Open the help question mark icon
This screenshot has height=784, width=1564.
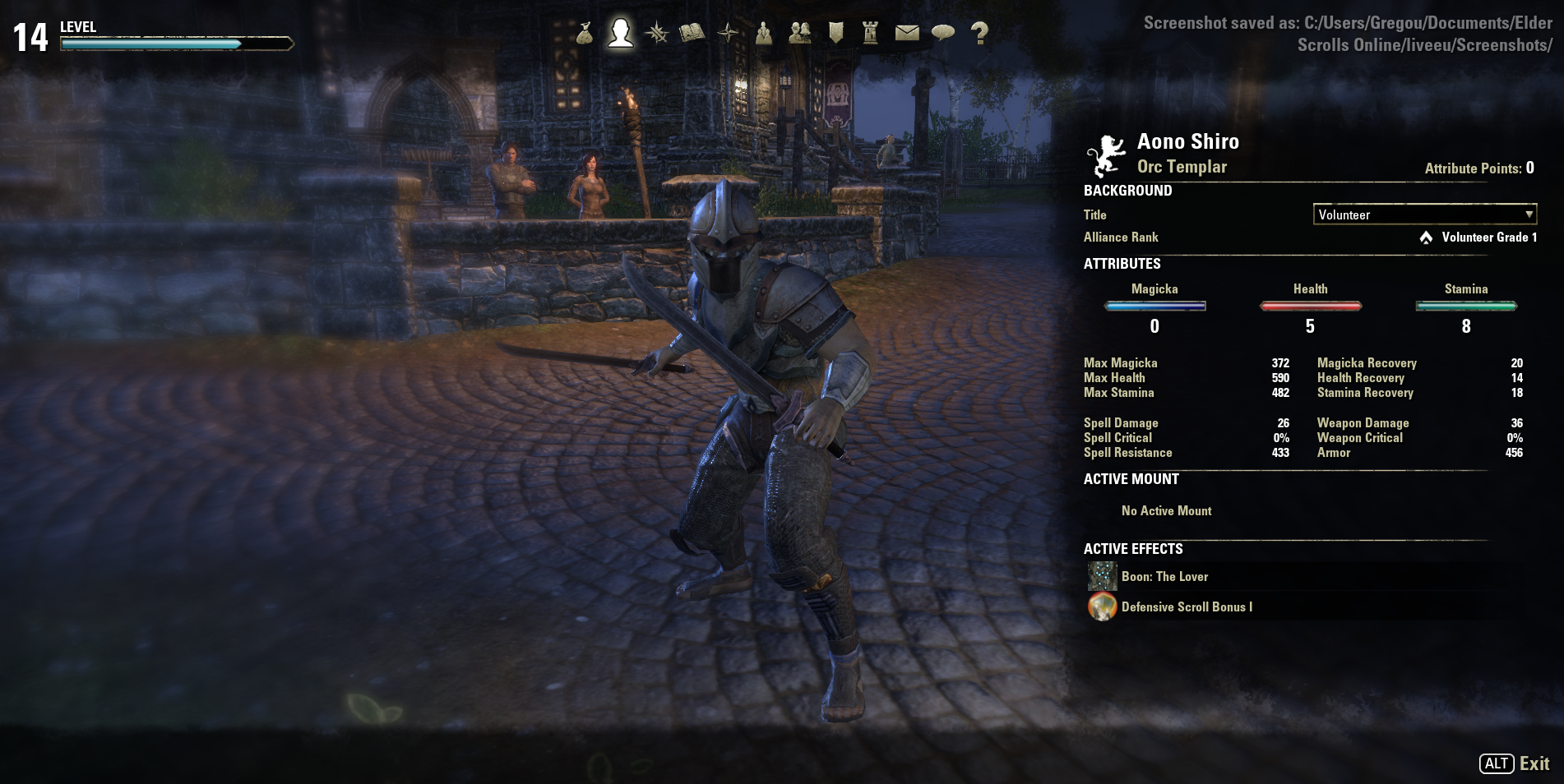click(979, 33)
